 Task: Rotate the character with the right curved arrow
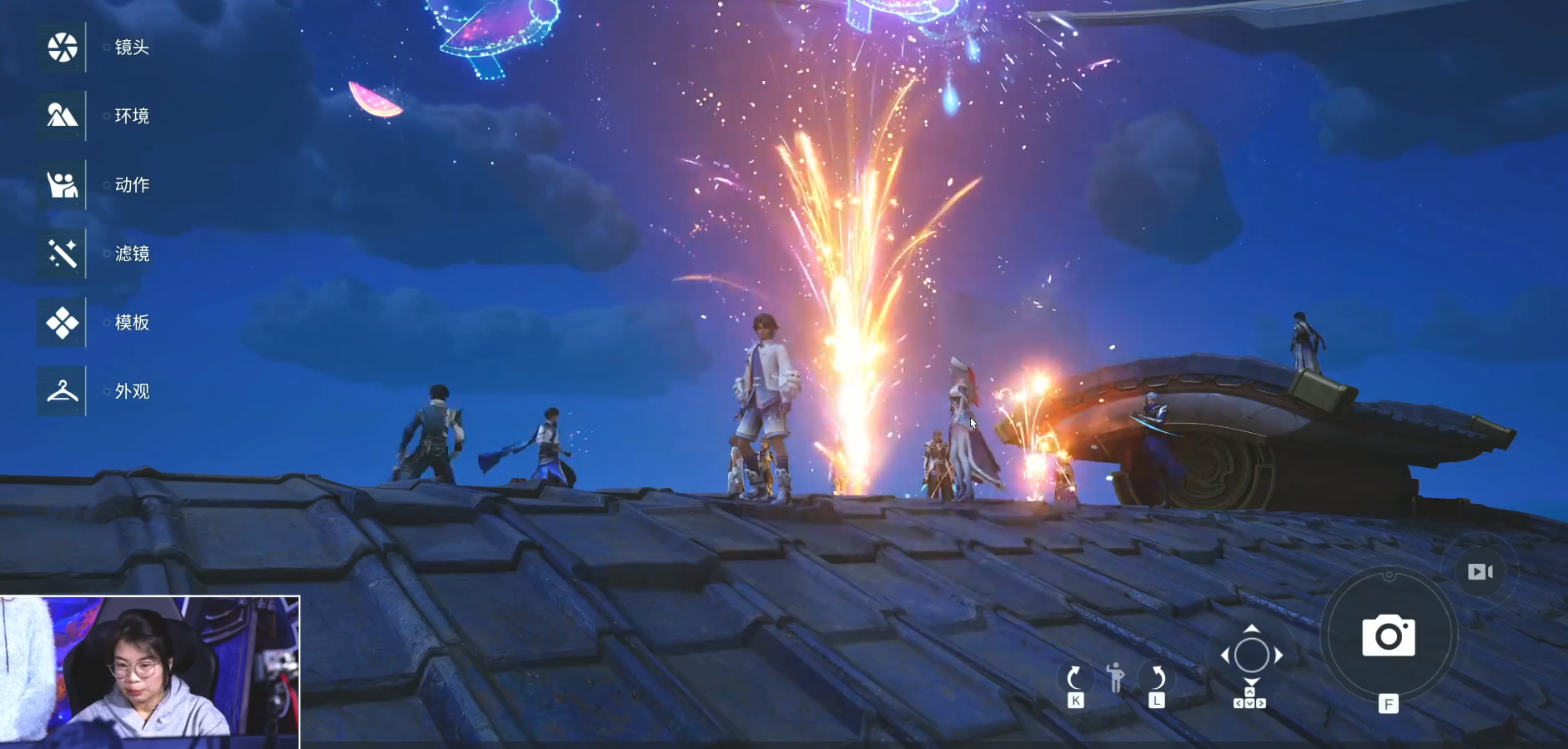1157,677
